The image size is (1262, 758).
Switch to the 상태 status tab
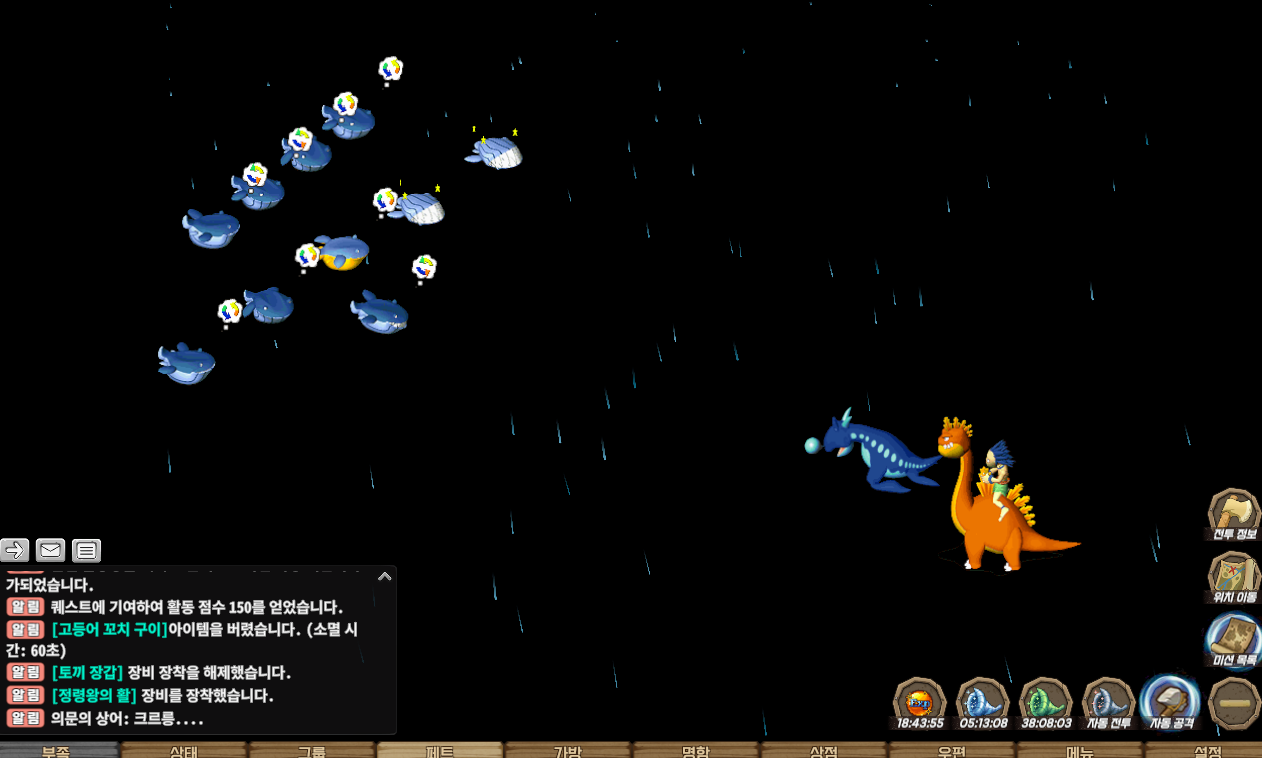[185, 750]
